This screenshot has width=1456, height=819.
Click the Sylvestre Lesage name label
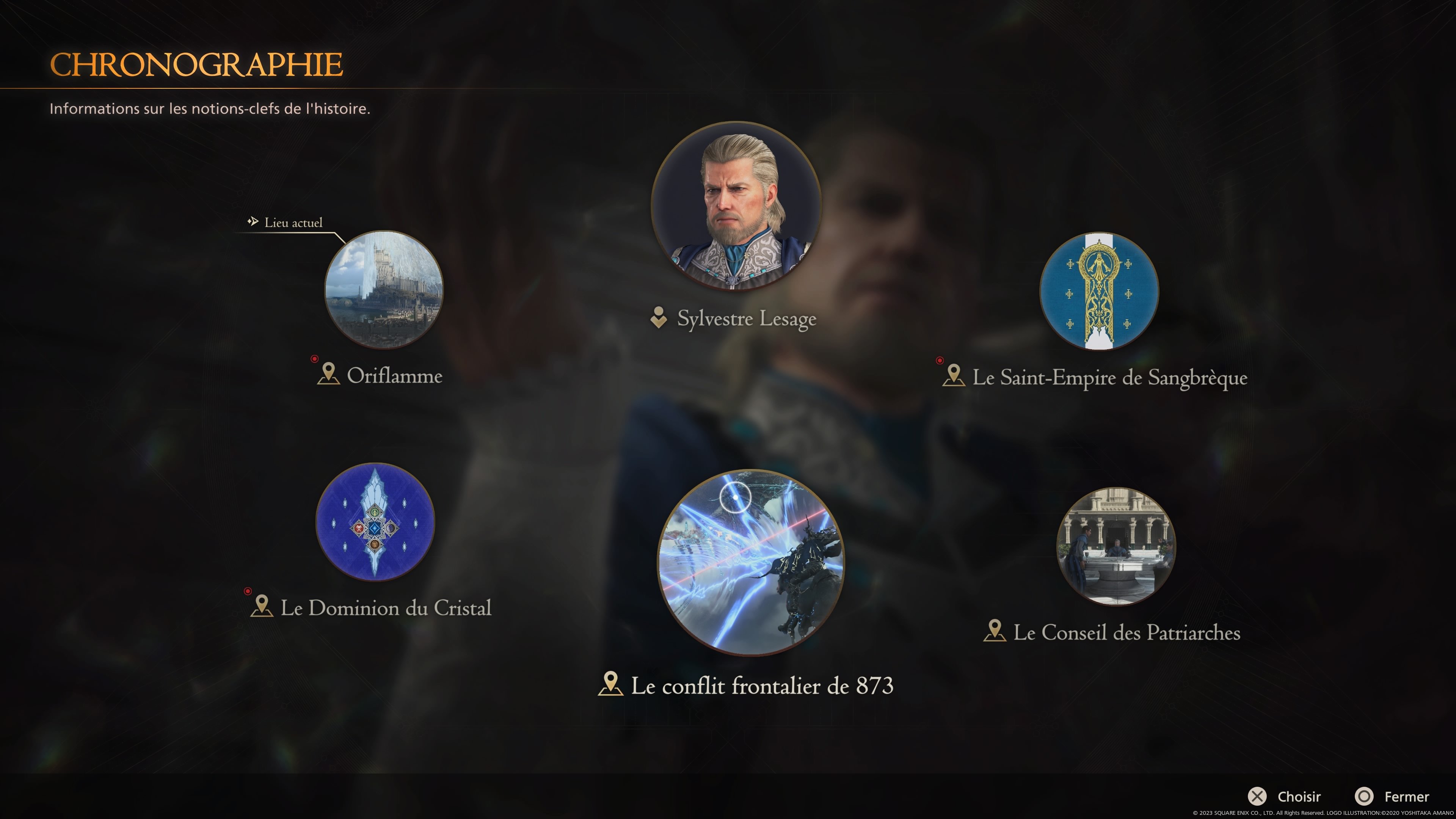tap(746, 319)
